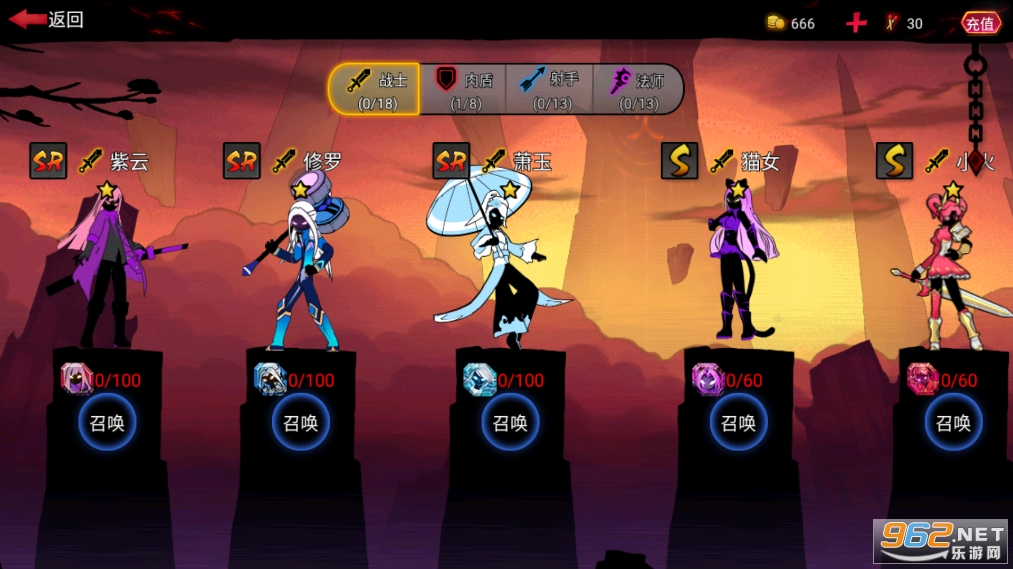Switch to the 肉盾 tank tab
Viewport: 1013px width, 569px height.
[x=463, y=90]
